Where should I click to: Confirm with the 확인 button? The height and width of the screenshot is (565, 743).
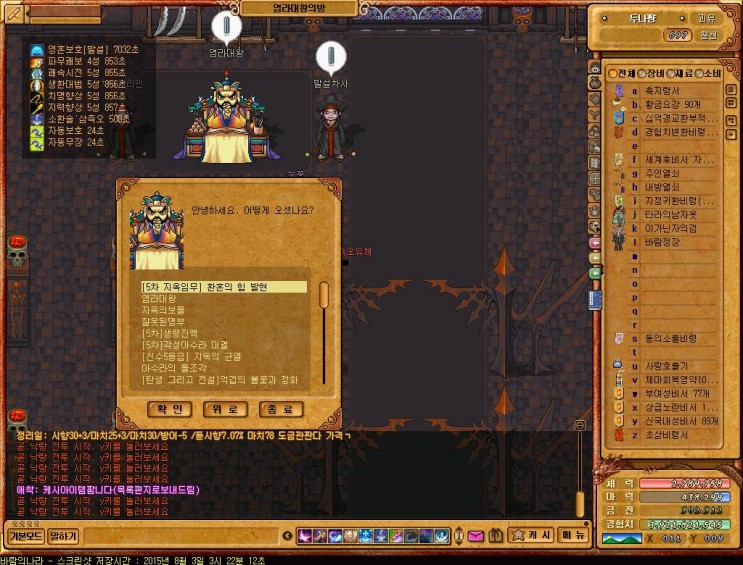tap(170, 409)
